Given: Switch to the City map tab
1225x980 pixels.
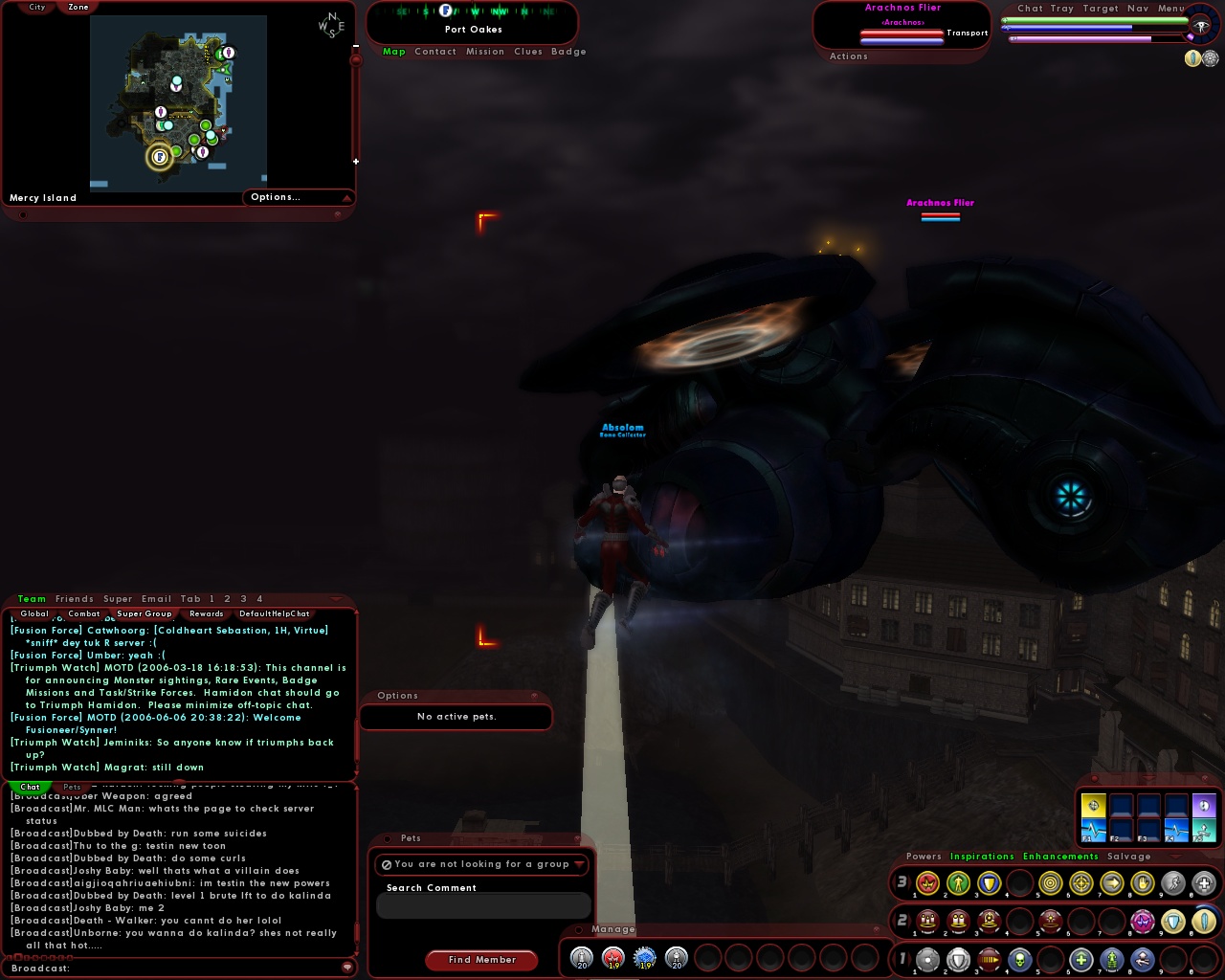Looking at the screenshot, I should [37, 7].
